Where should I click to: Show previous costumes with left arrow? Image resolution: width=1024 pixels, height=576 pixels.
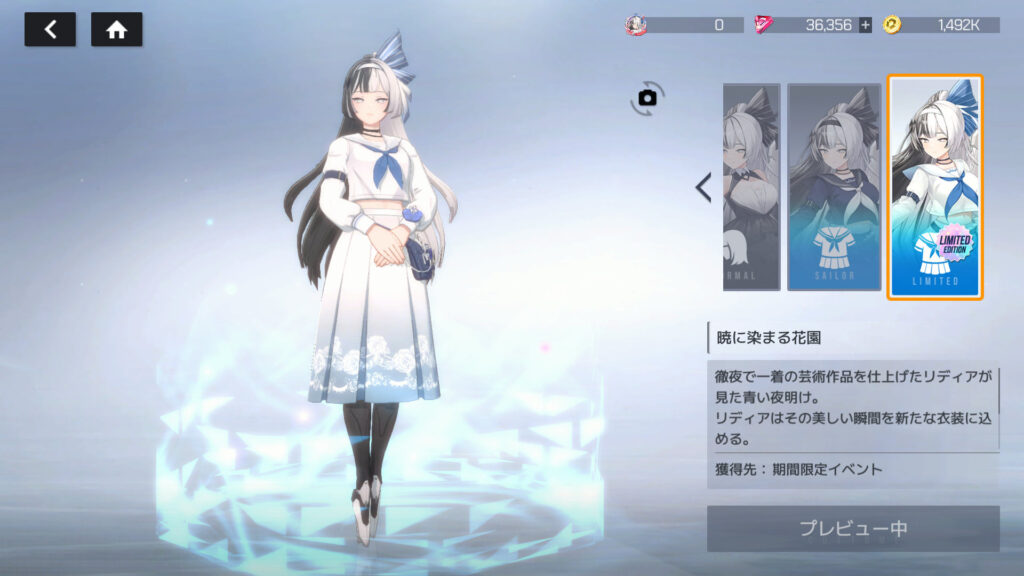(703, 187)
